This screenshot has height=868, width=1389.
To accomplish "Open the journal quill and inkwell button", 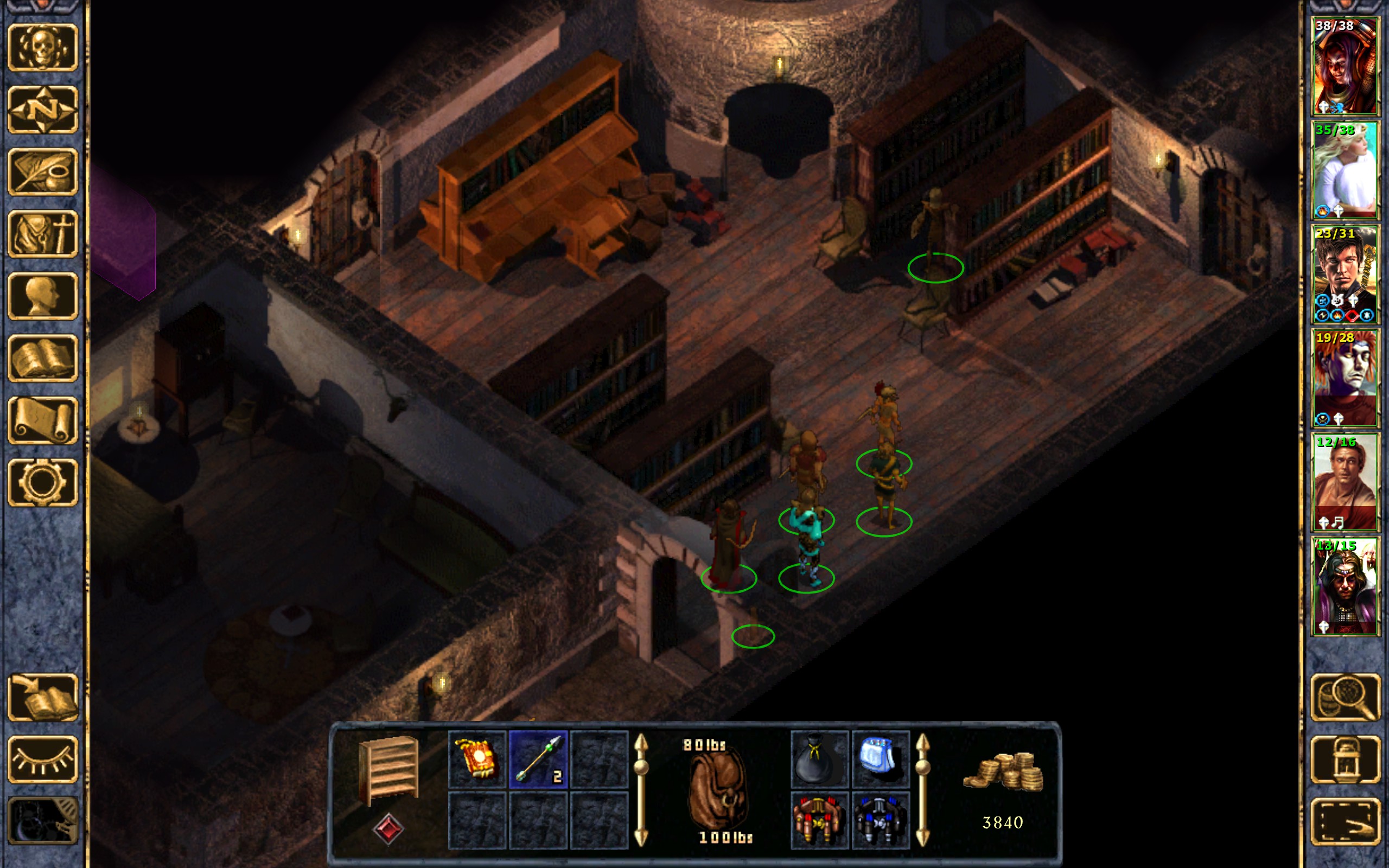I will 42,171.
